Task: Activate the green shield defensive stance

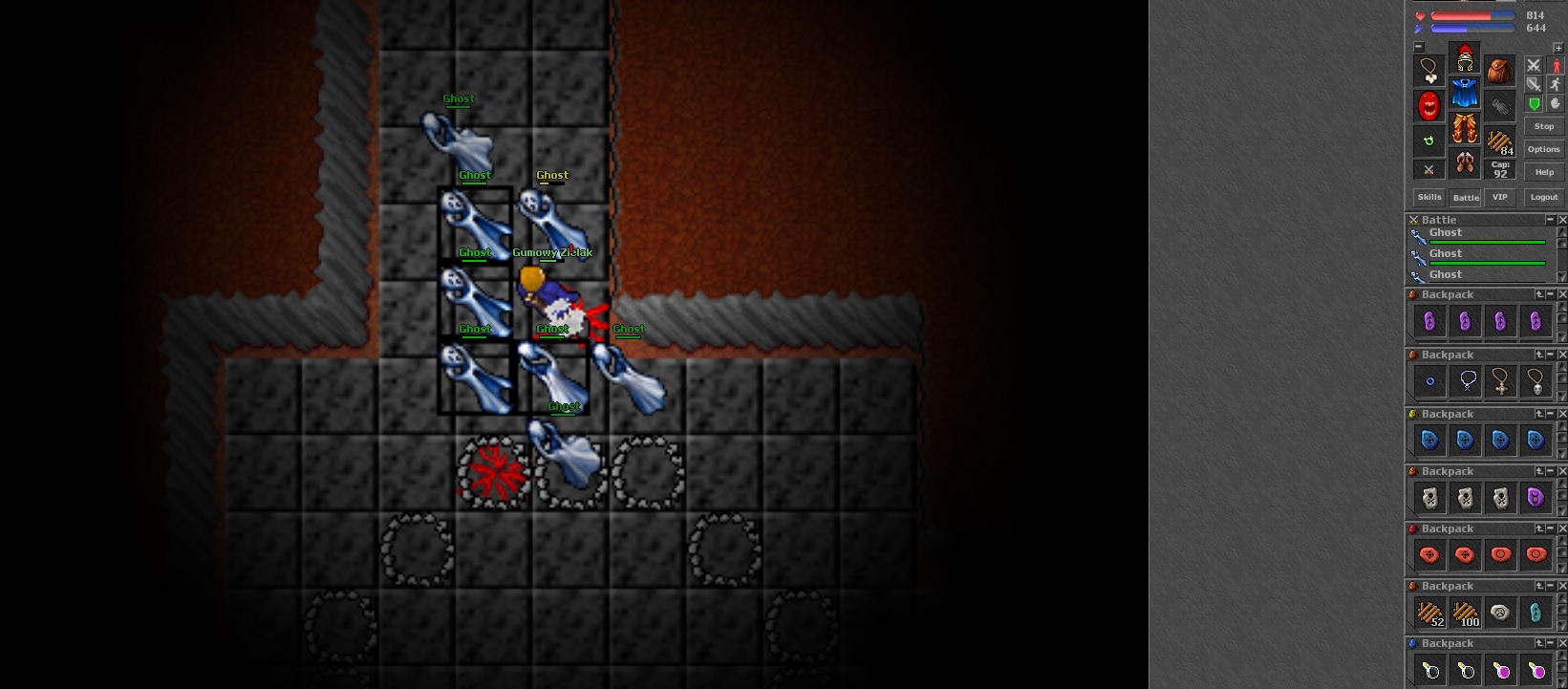Action: click(1535, 104)
